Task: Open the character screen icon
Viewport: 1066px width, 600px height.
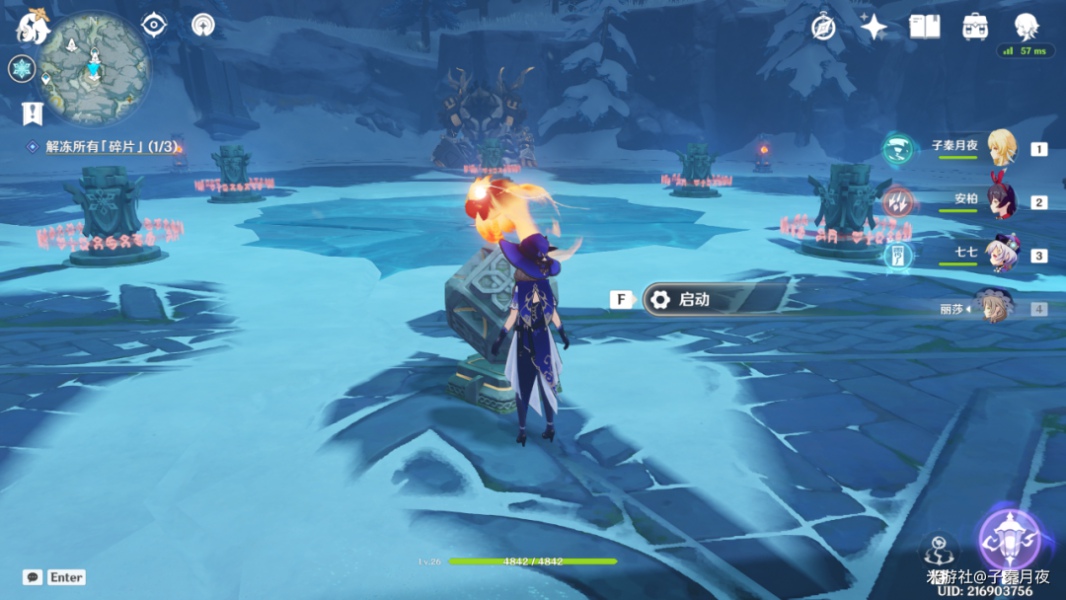Action: point(1026,26)
